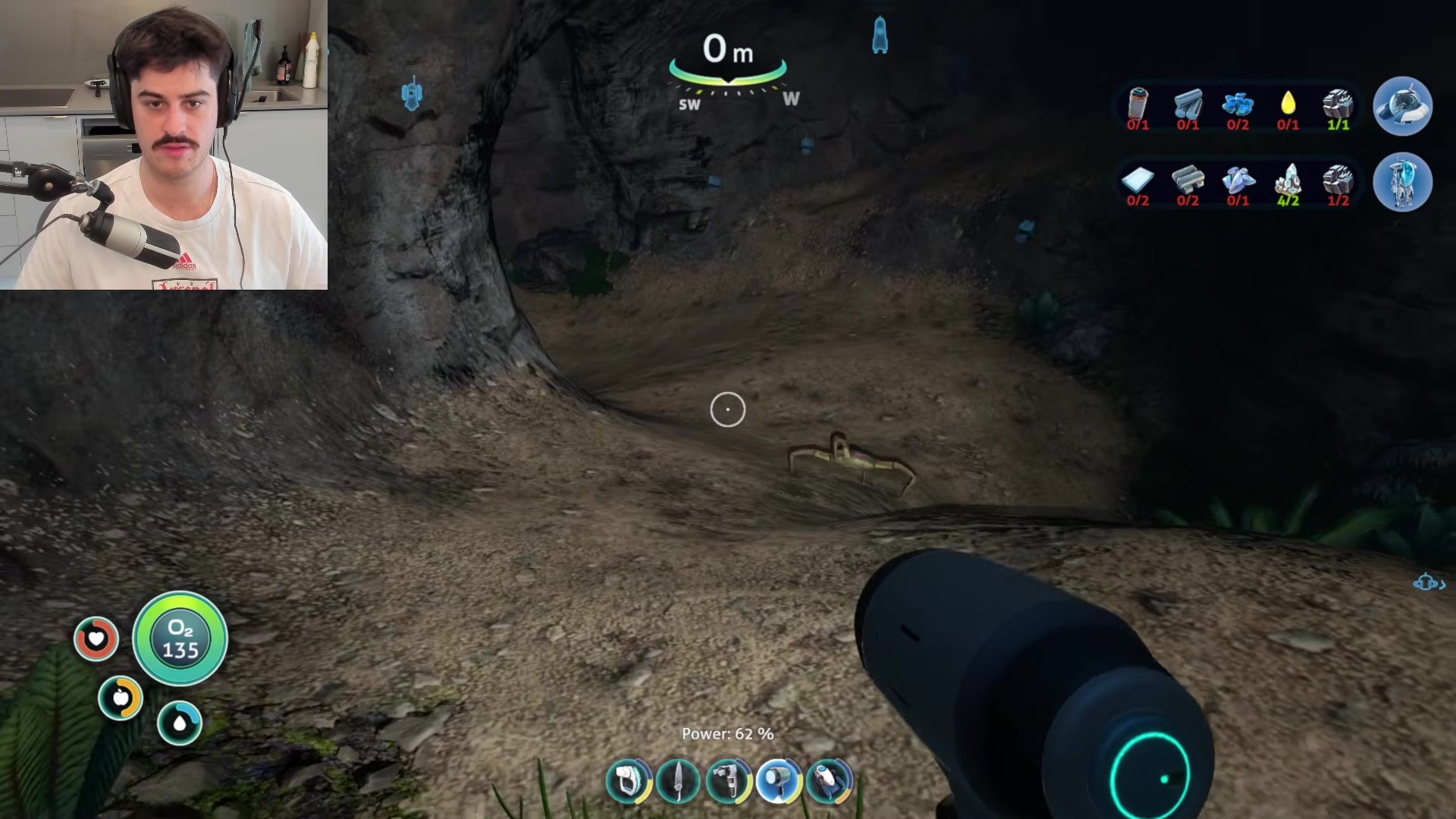Click the pinned Prawn Suit recipe icon
The width and height of the screenshot is (1456, 819).
[1402, 183]
